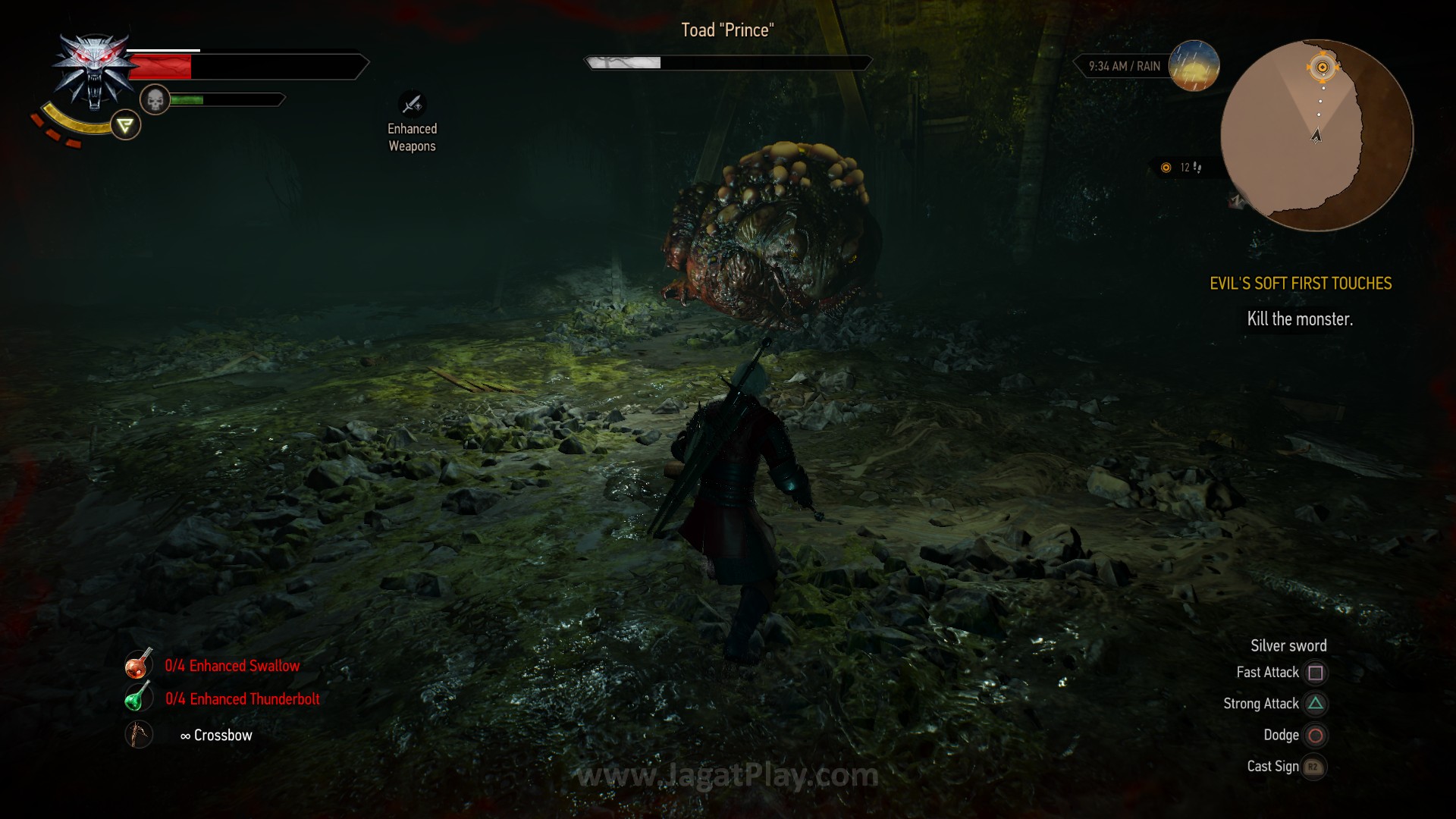Click the Enhanced Weapons crossed-swords icon
The height and width of the screenshot is (819, 1456).
coord(412,105)
